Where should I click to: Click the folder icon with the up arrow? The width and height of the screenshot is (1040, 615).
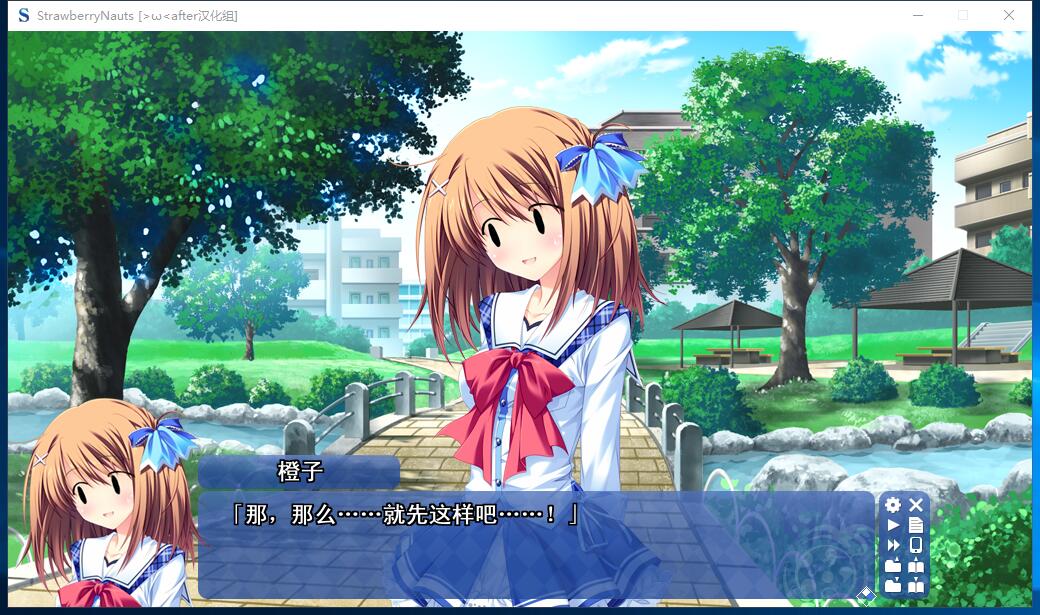(x=893, y=565)
